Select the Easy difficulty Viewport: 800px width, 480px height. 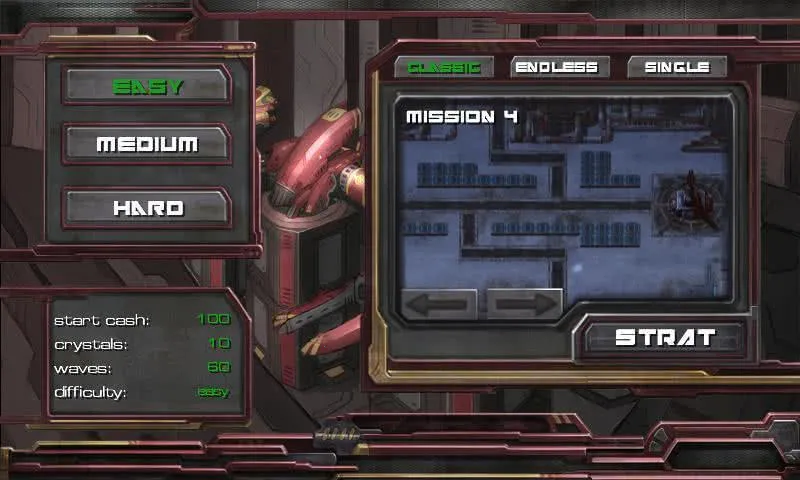pos(147,86)
